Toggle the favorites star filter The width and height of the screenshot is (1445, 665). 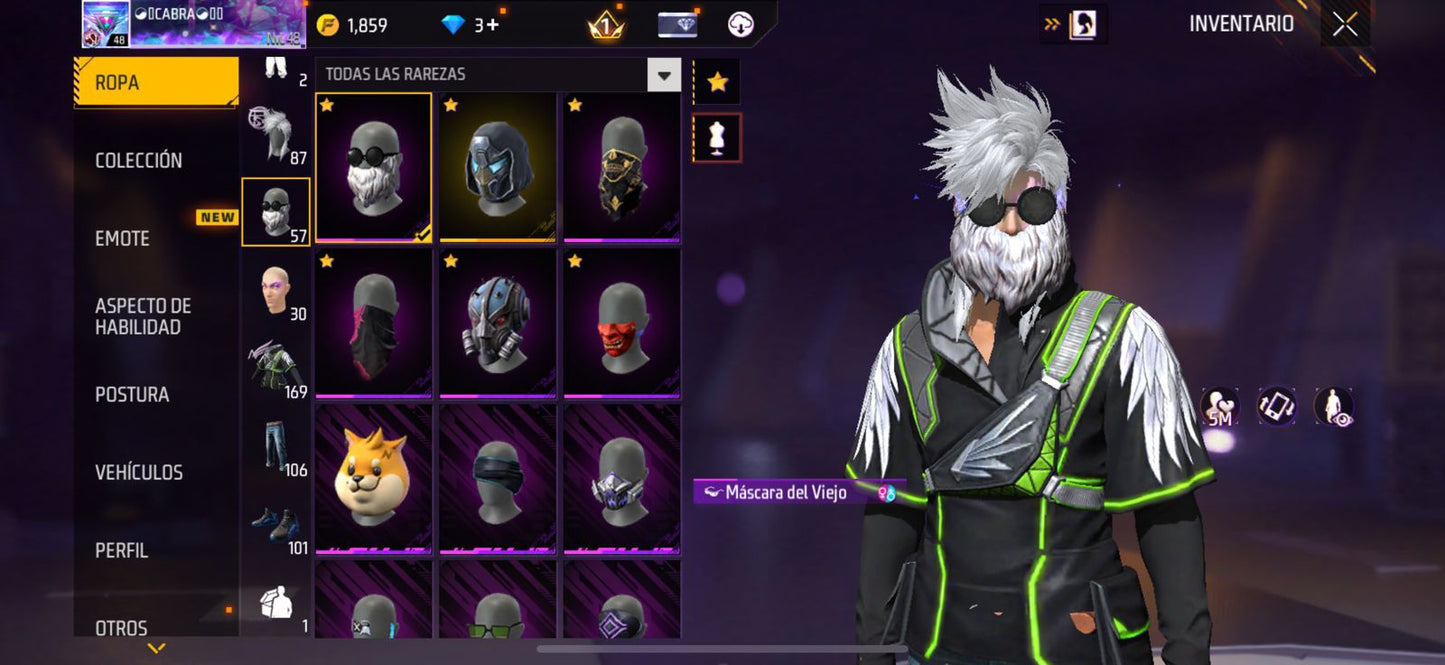click(x=717, y=82)
